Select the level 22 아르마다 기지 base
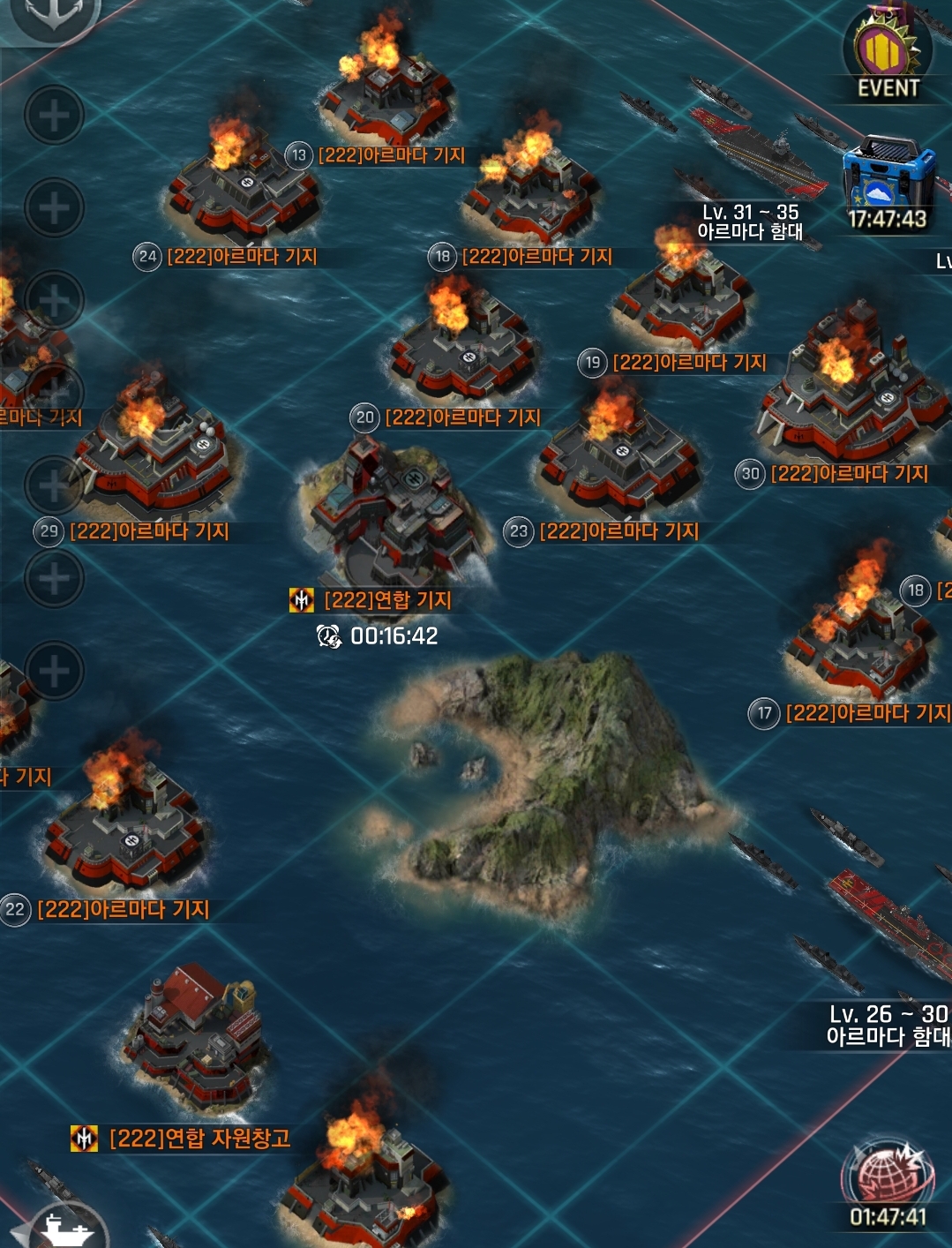This screenshot has width=952, height=1248. click(x=124, y=830)
